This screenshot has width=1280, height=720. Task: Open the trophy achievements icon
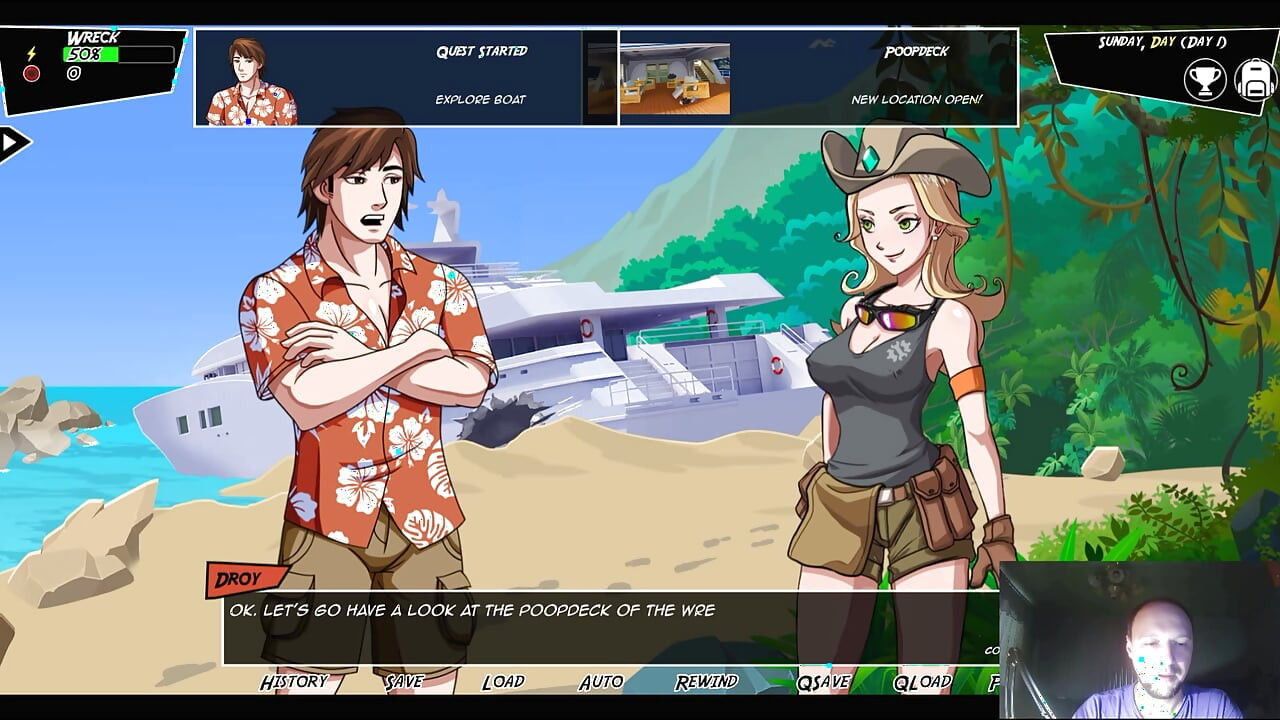[1204, 80]
